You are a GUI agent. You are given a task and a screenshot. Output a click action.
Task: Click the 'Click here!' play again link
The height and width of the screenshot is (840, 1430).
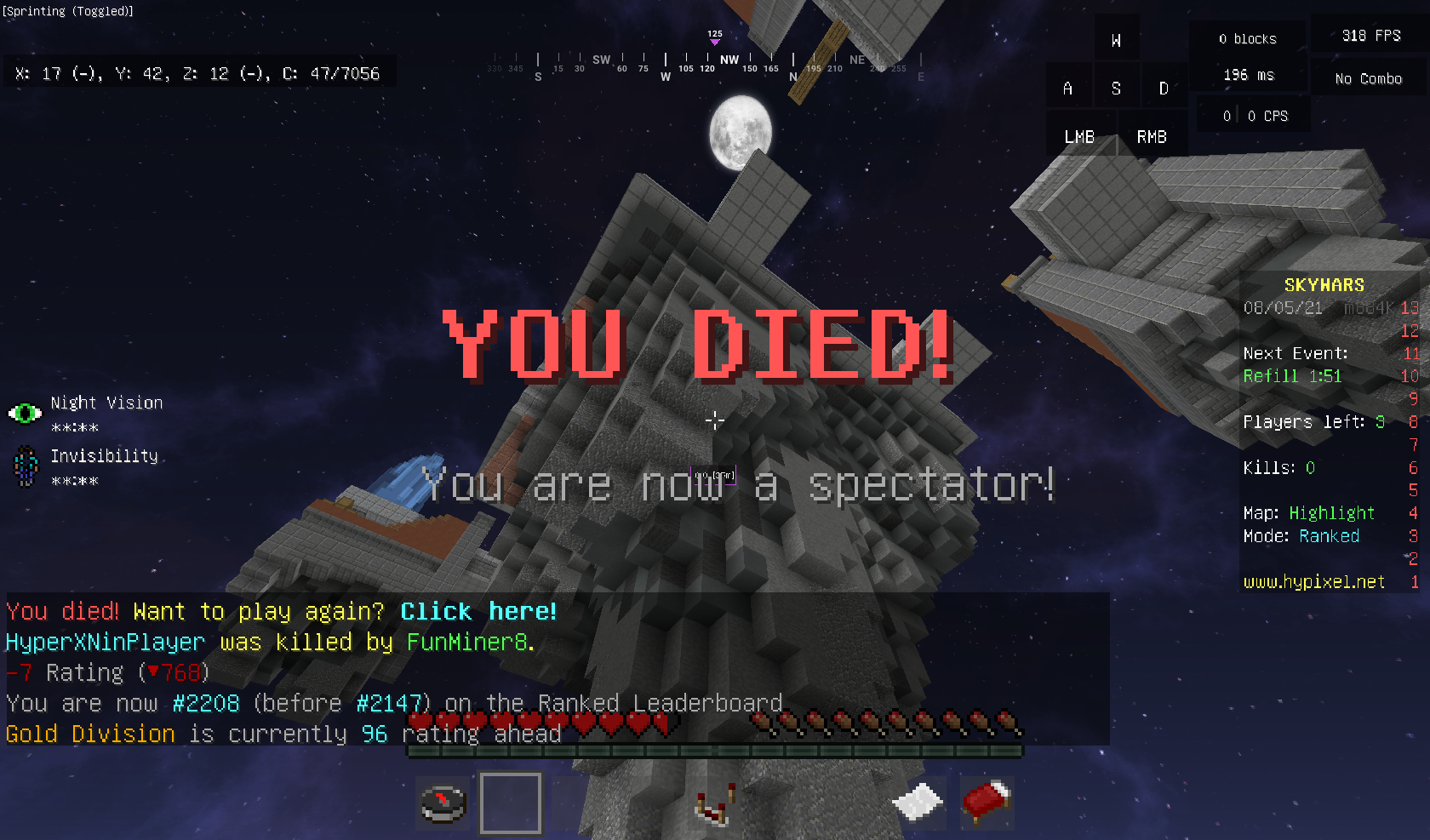click(478, 612)
